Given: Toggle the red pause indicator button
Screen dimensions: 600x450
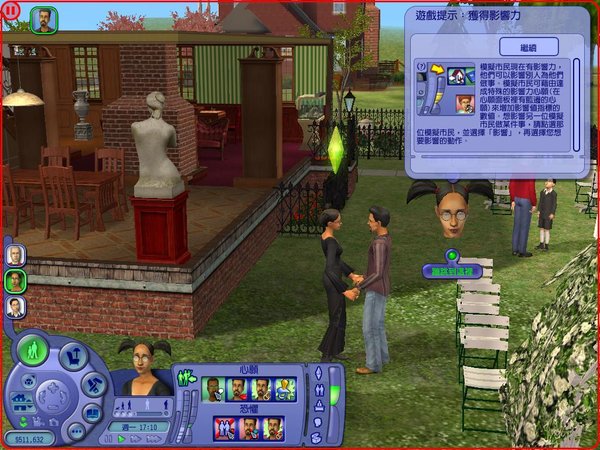Looking at the screenshot, I should pyautogui.click(x=8, y=8).
